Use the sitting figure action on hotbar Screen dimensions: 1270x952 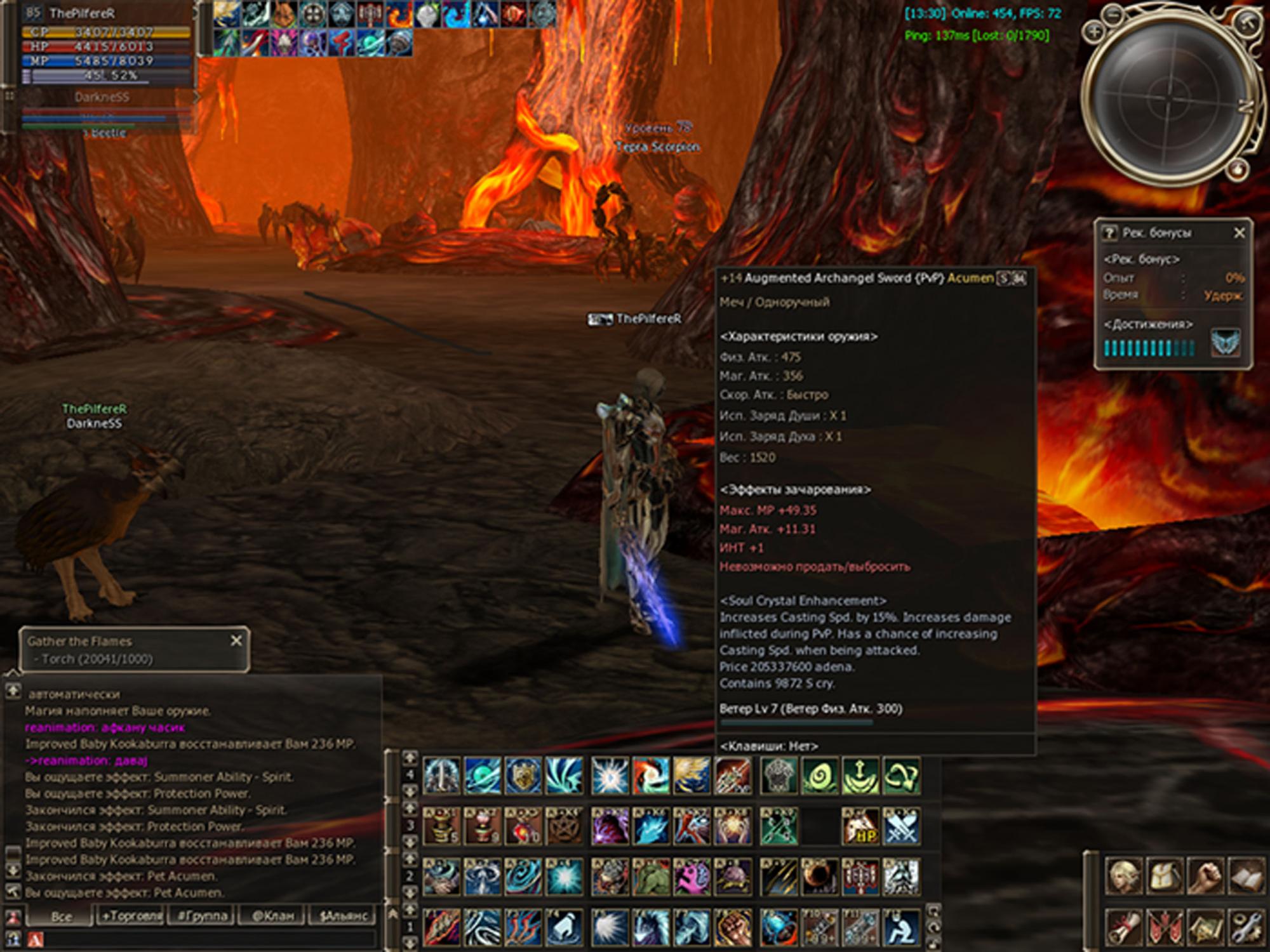point(900,927)
